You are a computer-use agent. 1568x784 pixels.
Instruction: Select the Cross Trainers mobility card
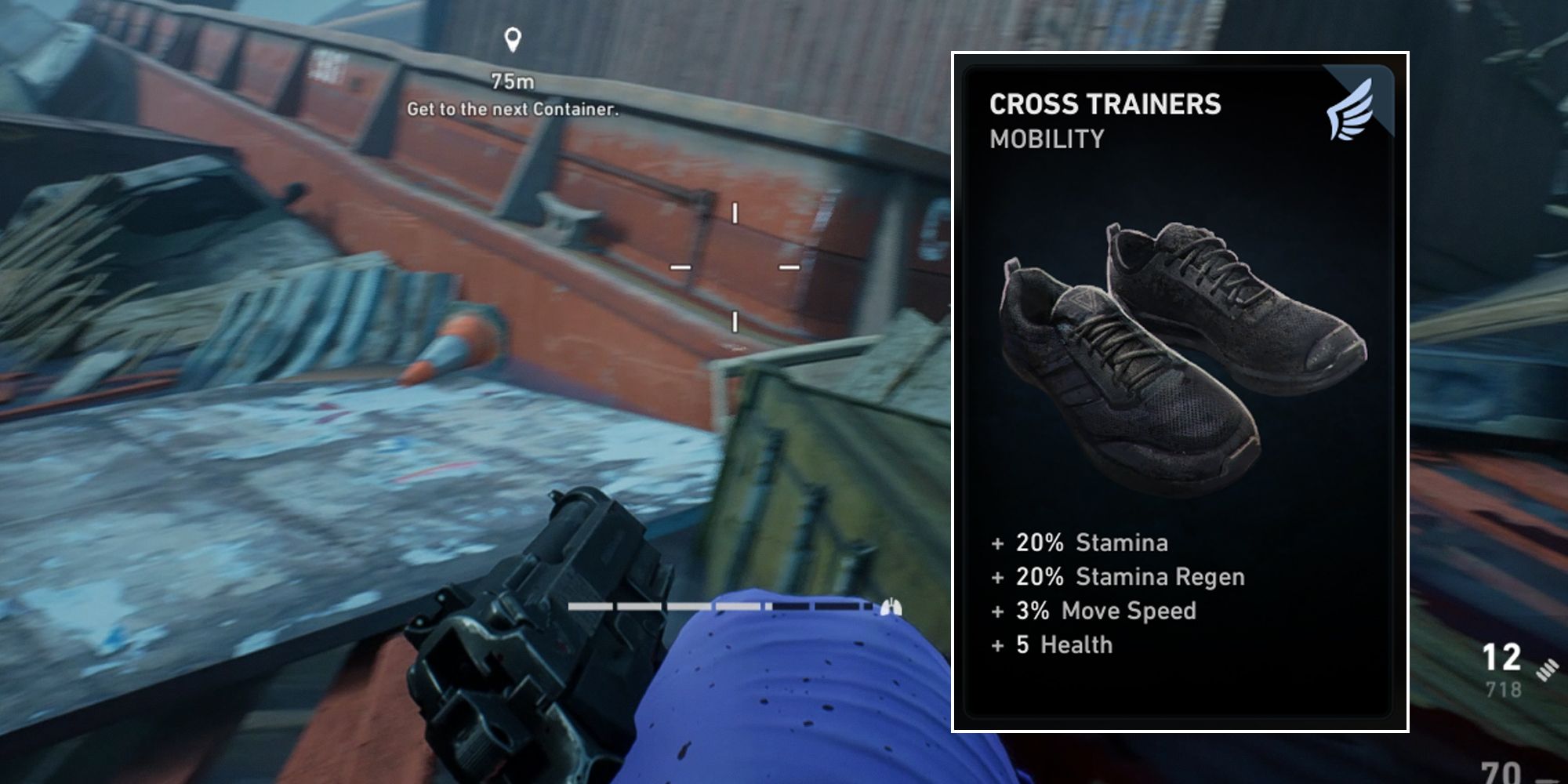(x=1179, y=392)
